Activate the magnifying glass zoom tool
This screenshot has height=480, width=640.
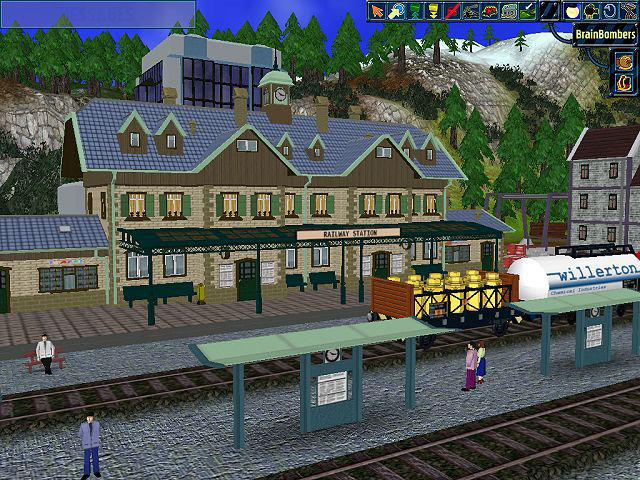pos(397,10)
